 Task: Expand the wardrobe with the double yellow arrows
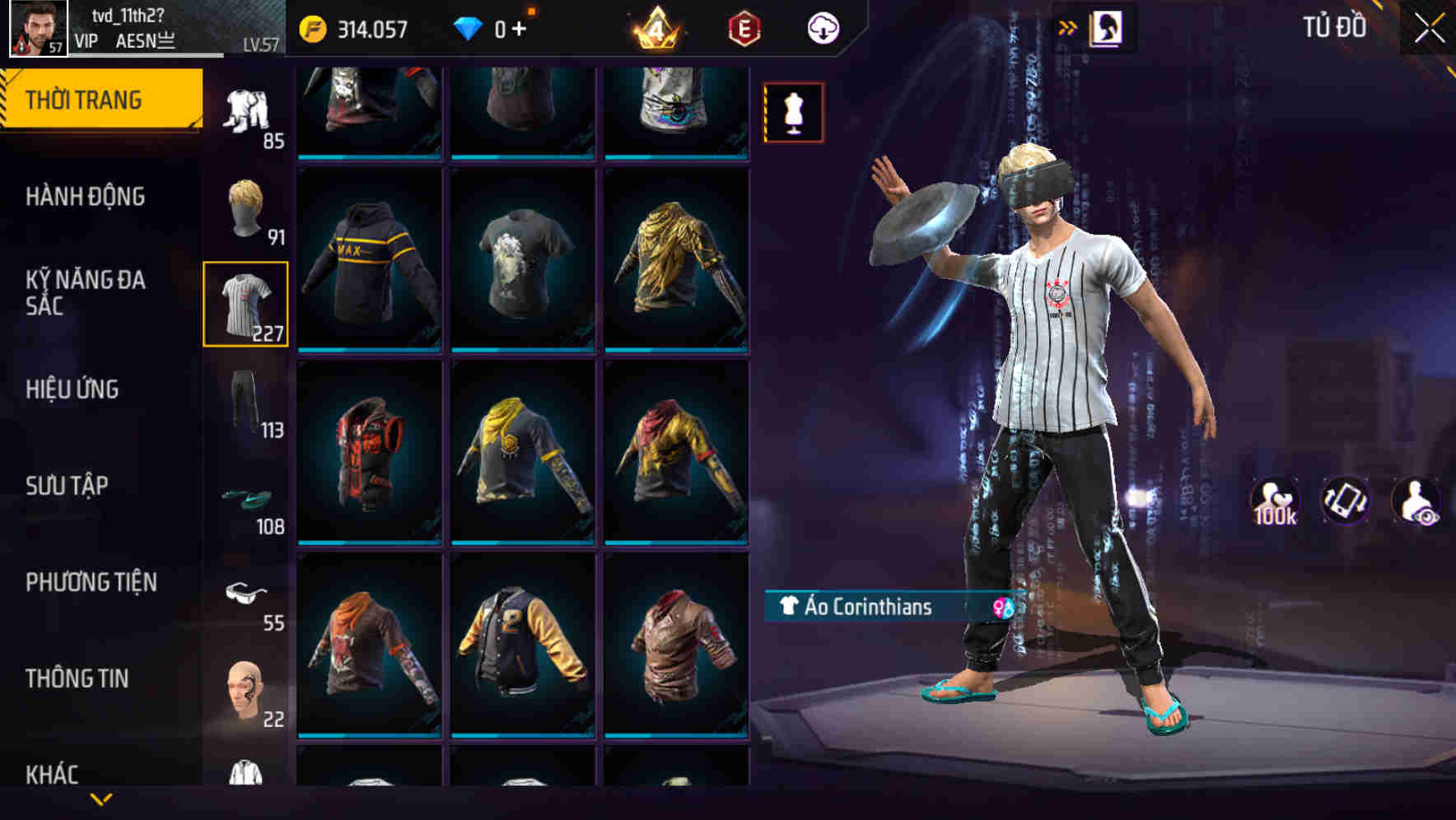(1067, 26)
